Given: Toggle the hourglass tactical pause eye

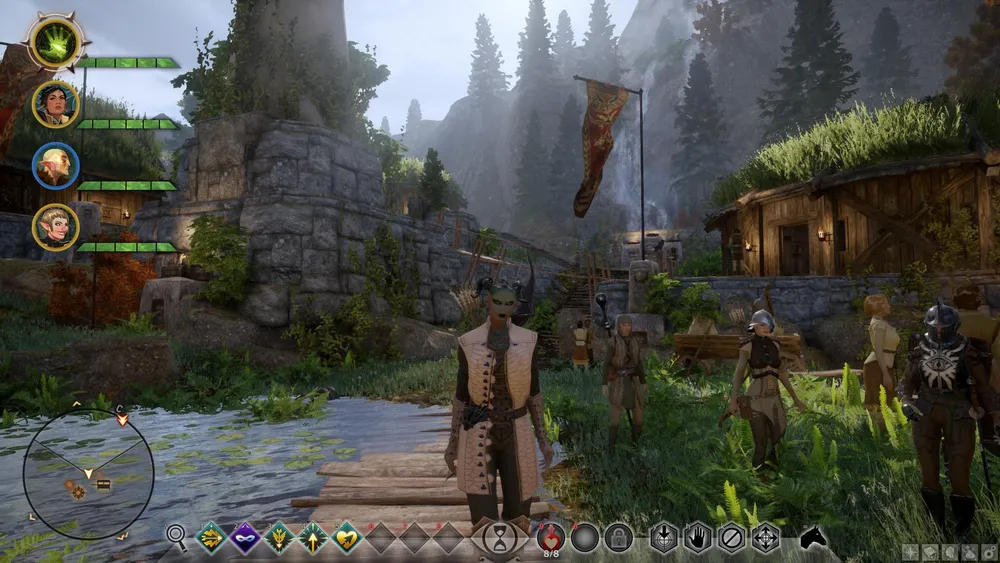Looking at the screenshot, I should [499, 538].
